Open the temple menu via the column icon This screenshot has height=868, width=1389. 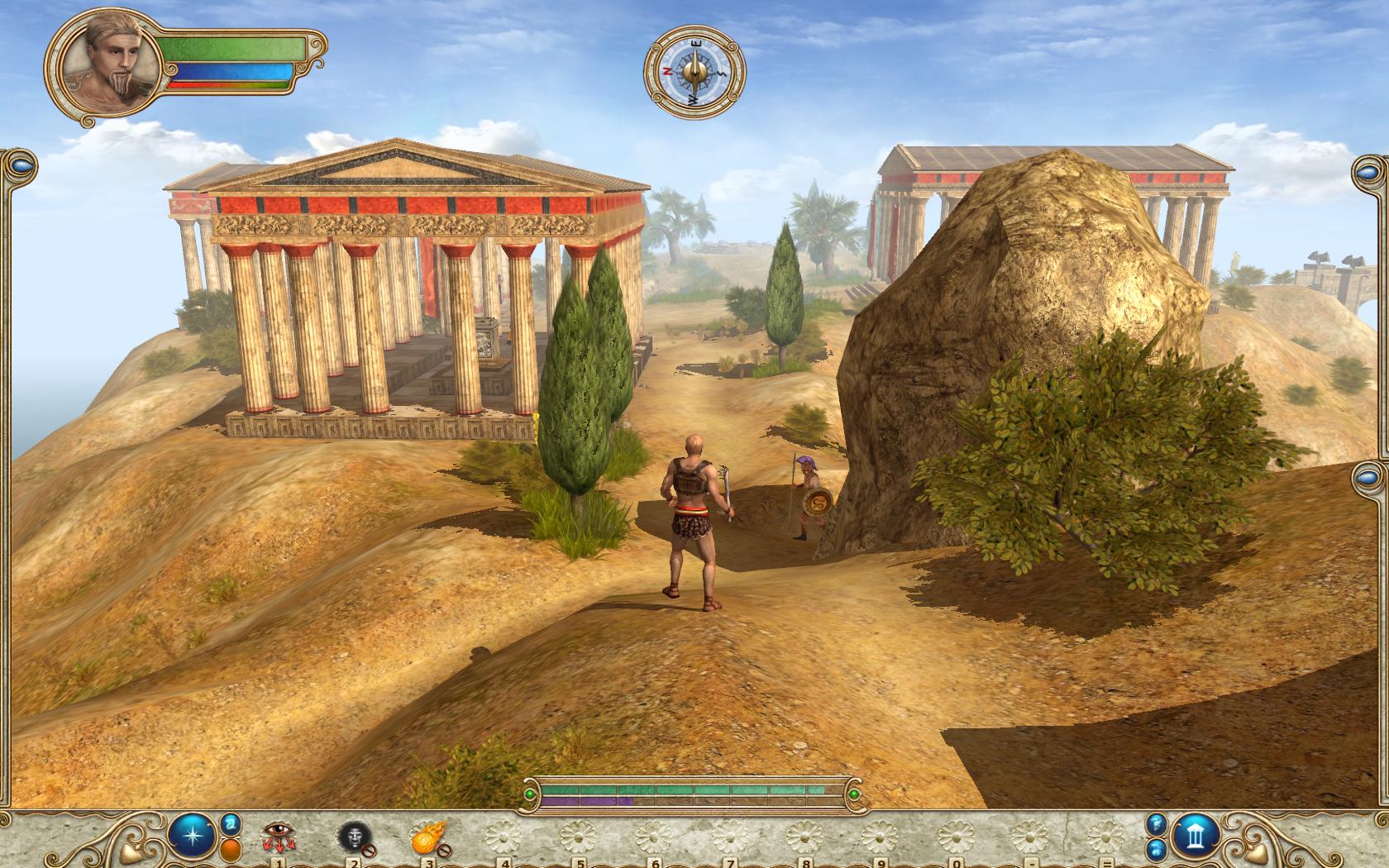click(1196, 837)
